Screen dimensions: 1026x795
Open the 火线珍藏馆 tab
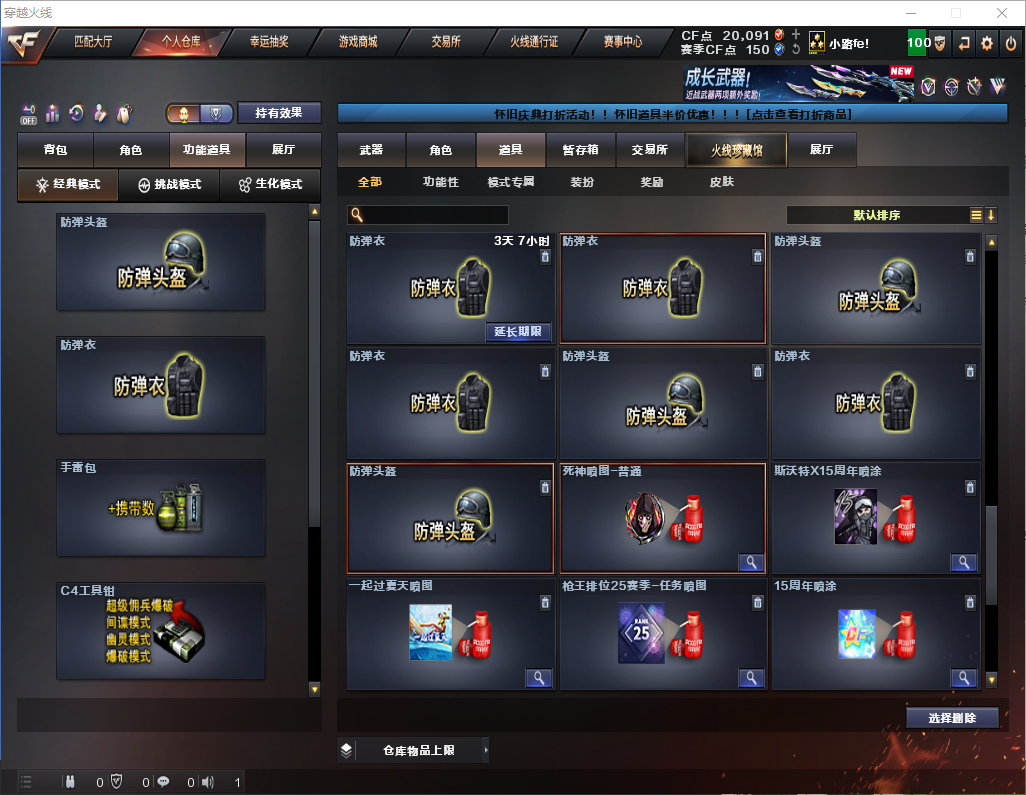click(x=736, y=150)
